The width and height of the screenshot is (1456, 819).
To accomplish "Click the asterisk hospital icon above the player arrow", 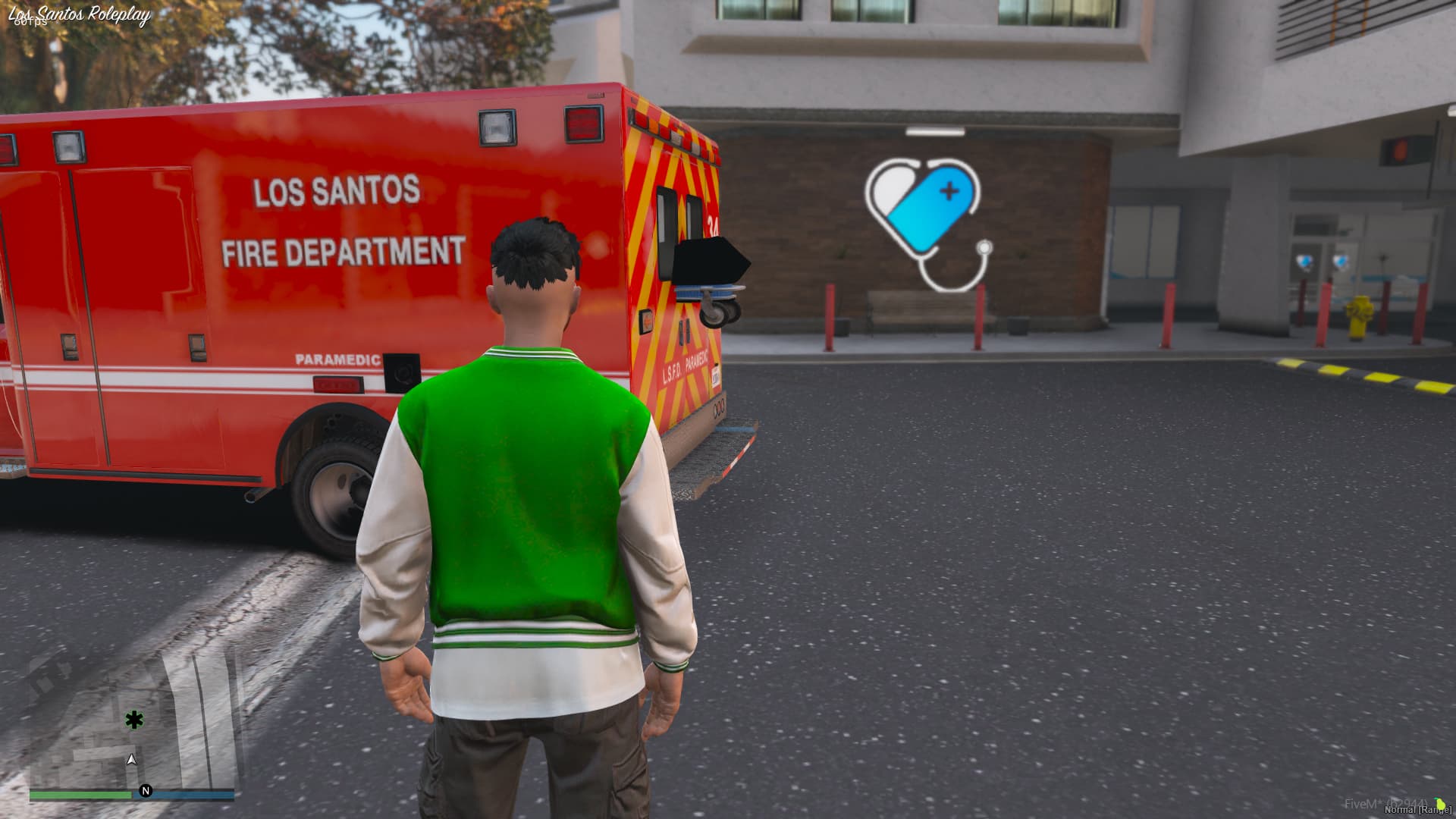I will tap(133, 720).
